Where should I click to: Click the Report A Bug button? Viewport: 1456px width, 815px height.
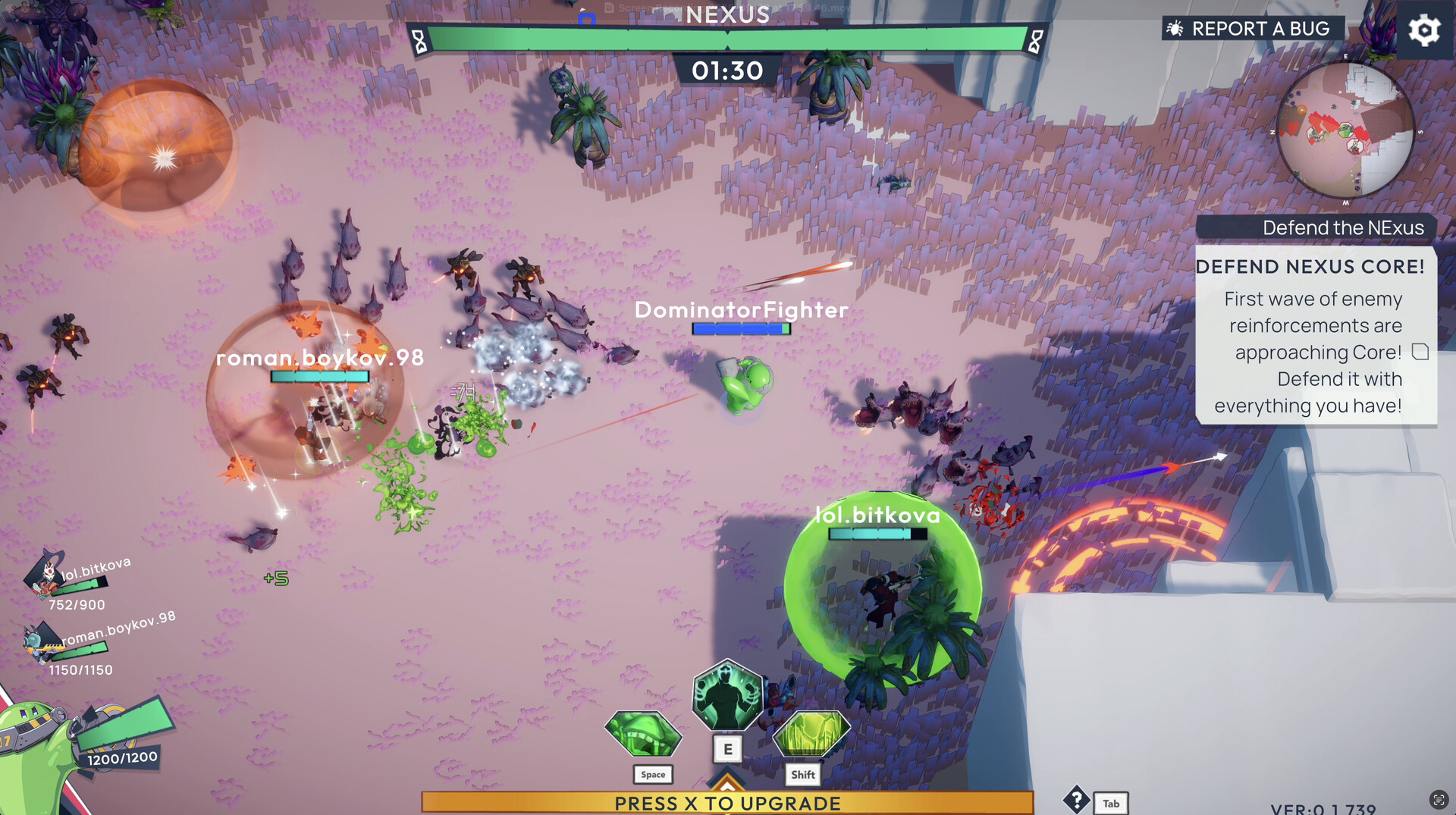1261,28
